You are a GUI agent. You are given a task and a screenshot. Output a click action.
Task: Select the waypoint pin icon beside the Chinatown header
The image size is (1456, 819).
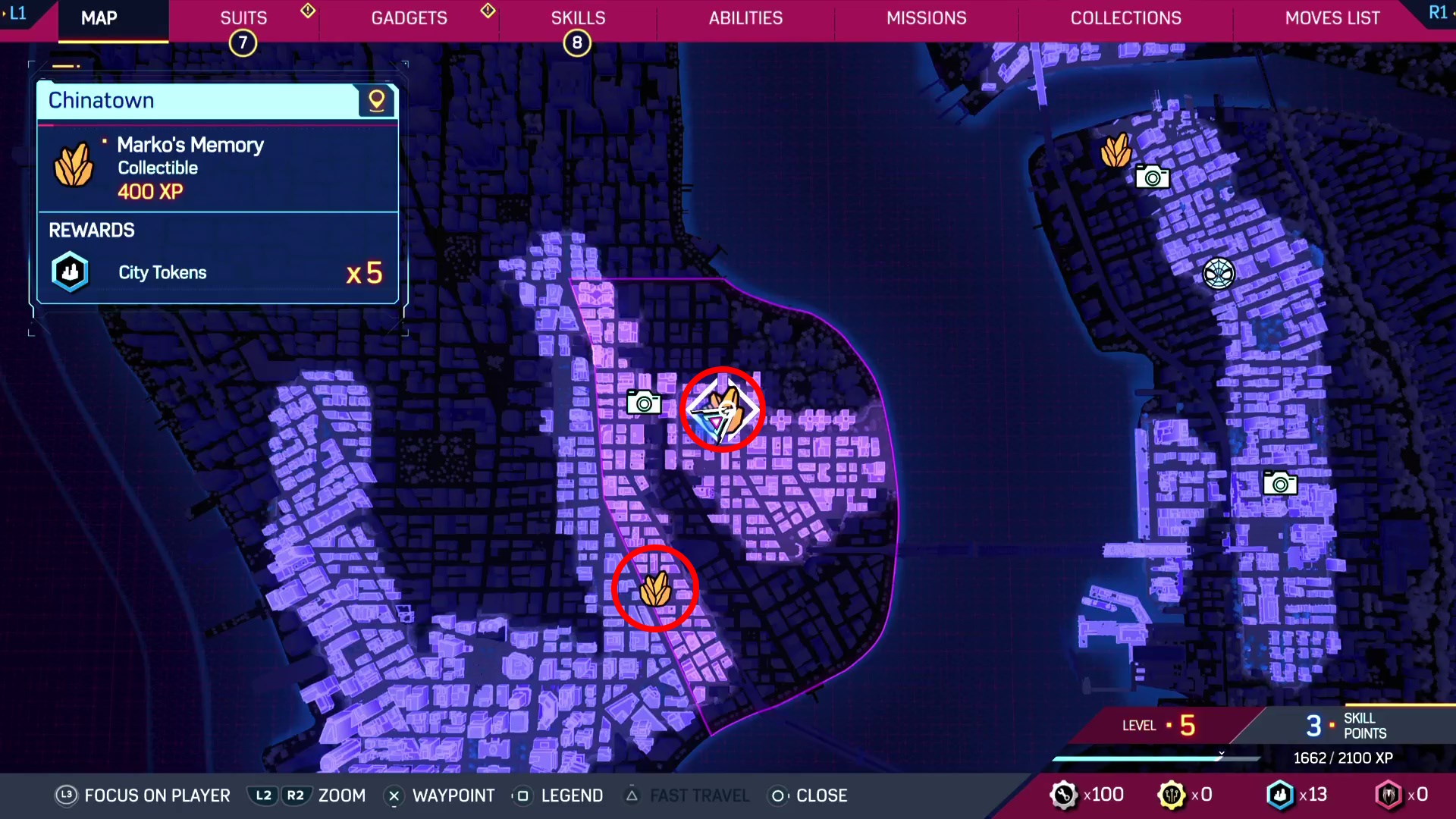pos(377,100)
